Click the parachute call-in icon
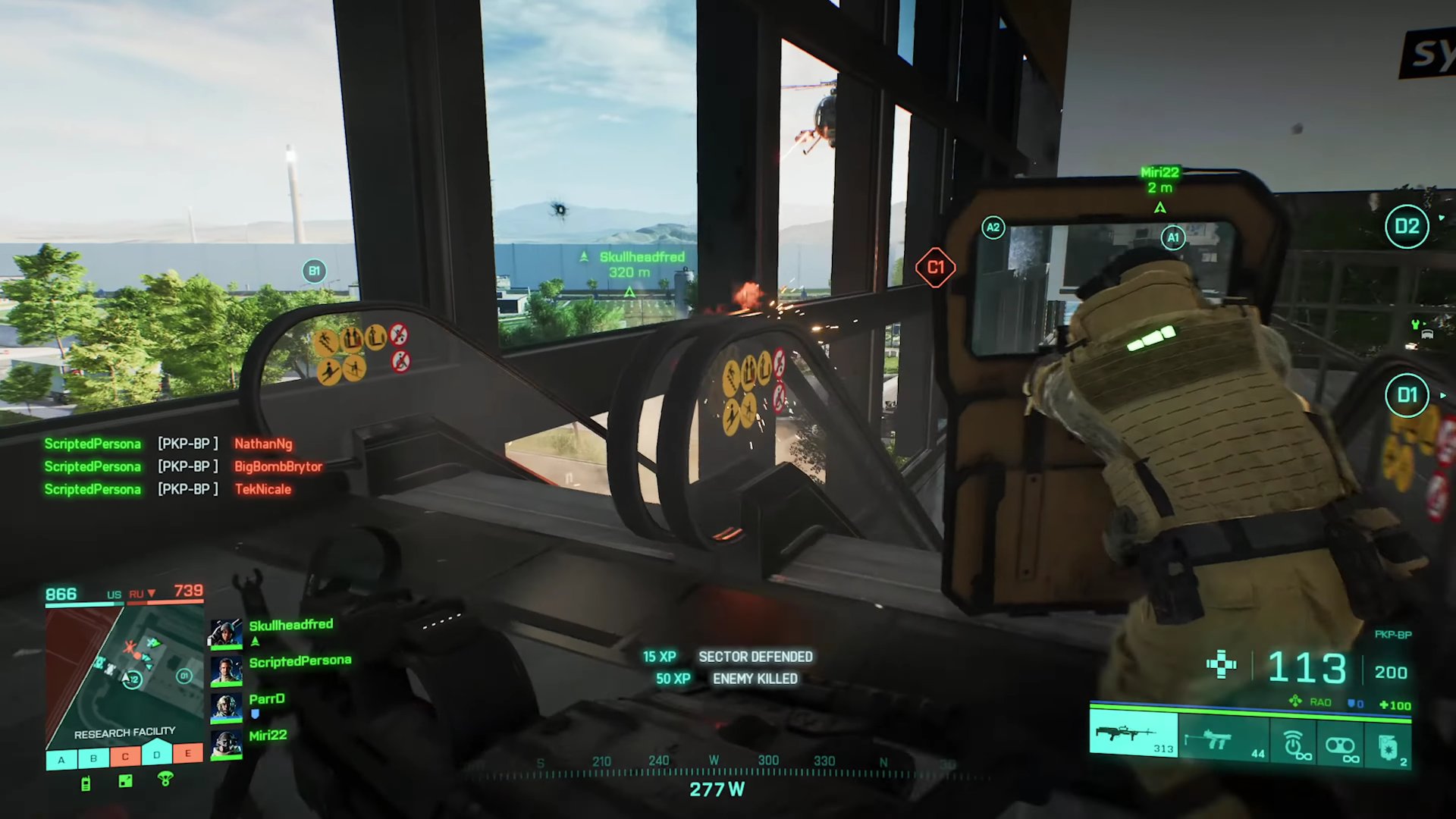Image resolution: width=1456 pixels, height=819 pixels. pos(165,779)
